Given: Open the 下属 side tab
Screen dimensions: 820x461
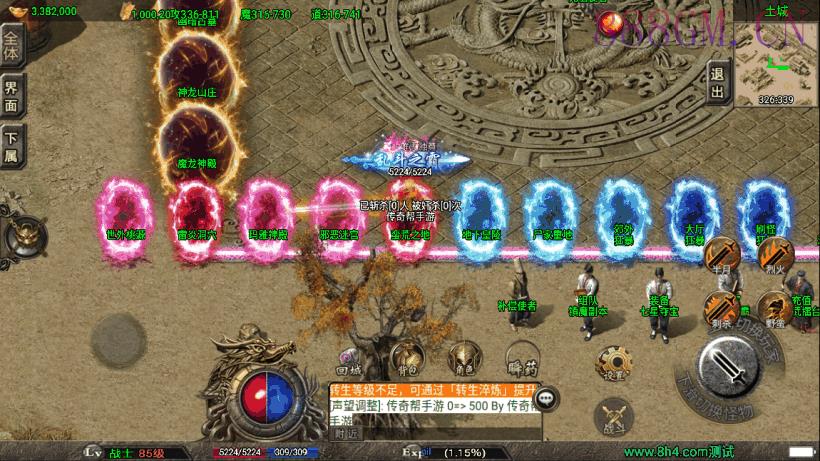Looking at the screenshot, I should pyautogui.click(x=11, y=146).
